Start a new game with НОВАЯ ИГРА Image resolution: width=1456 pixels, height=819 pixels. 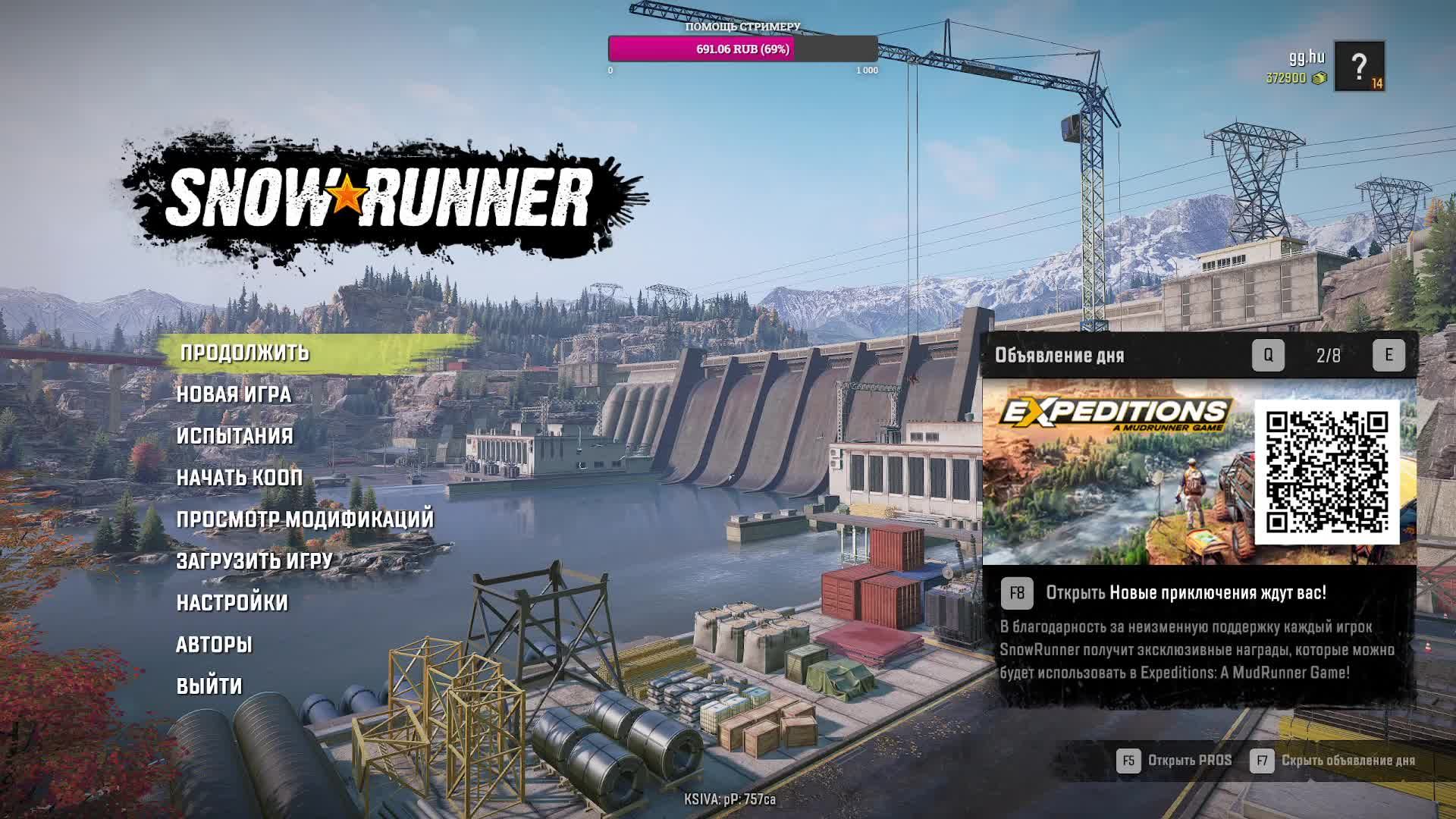[x=234, y=394]
